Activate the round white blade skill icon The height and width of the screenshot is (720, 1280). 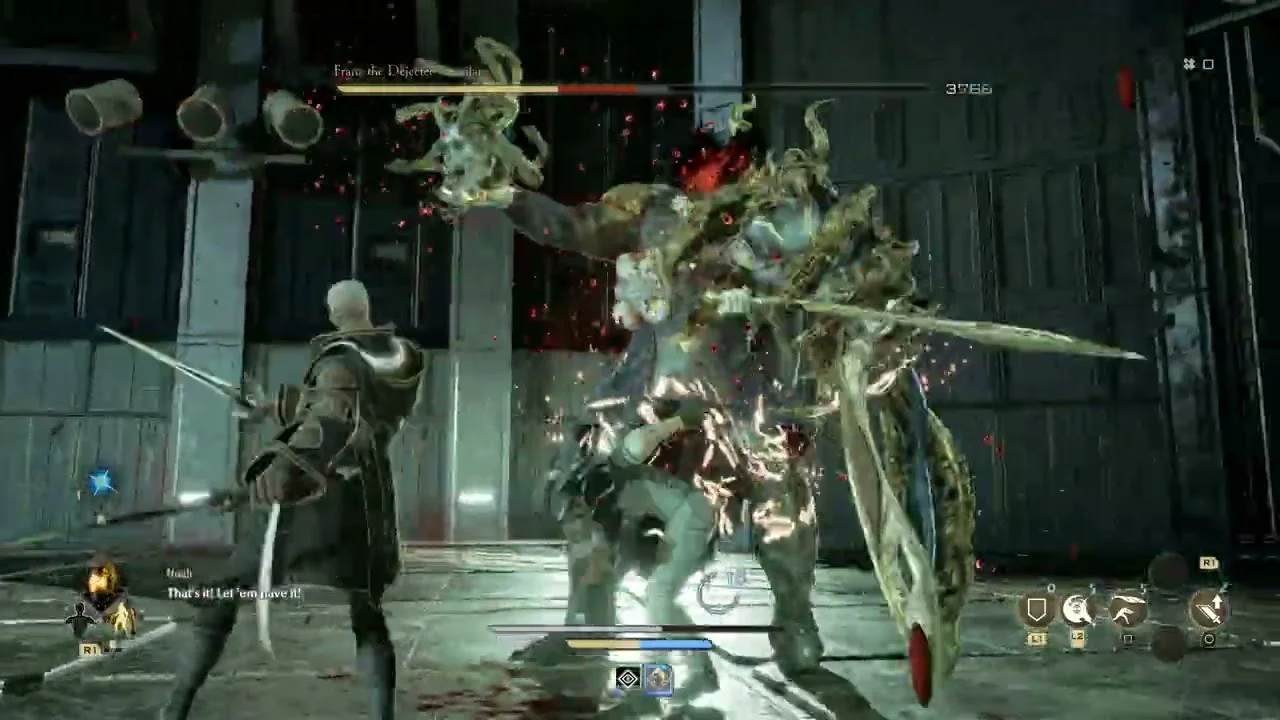pyautogui.click(x=1078, y=609)
